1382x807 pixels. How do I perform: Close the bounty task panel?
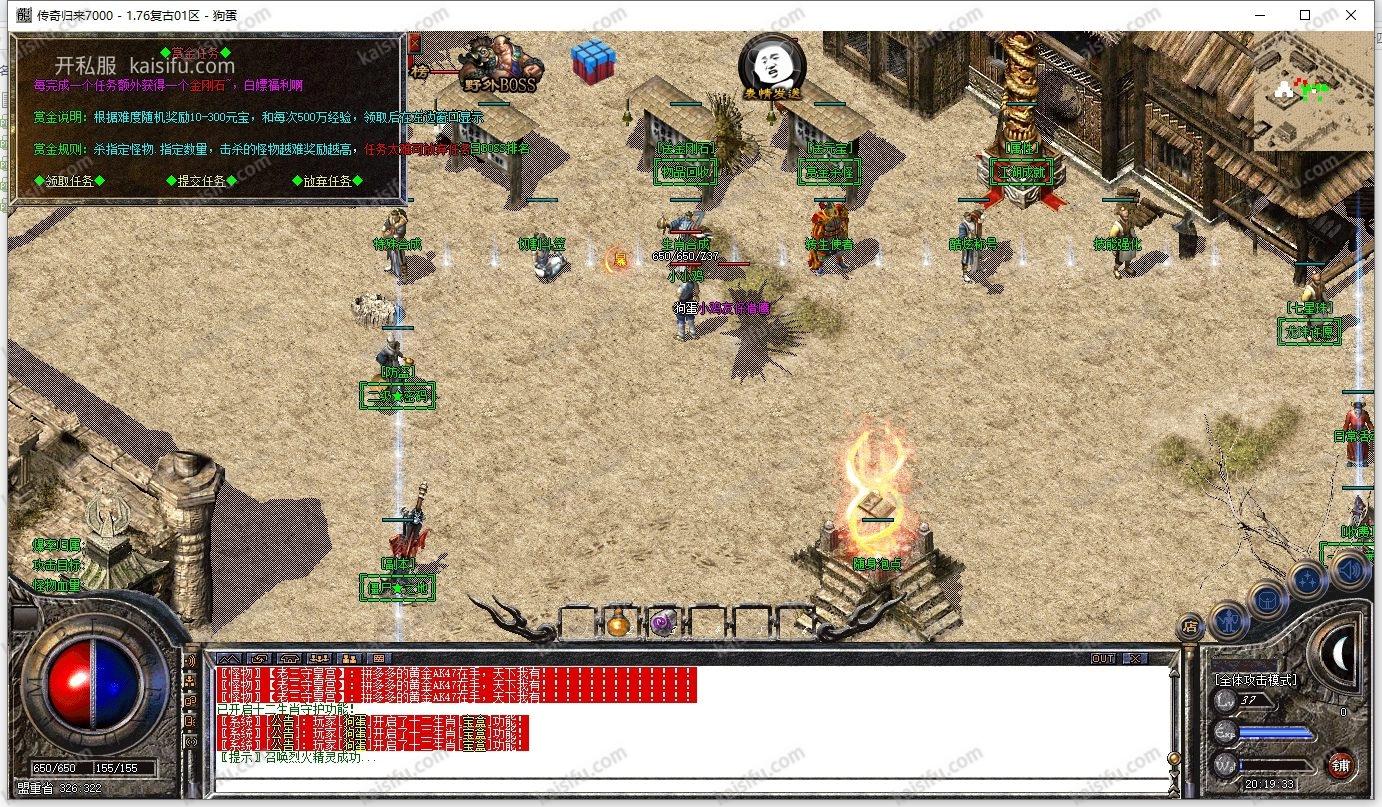pos(413,43)
